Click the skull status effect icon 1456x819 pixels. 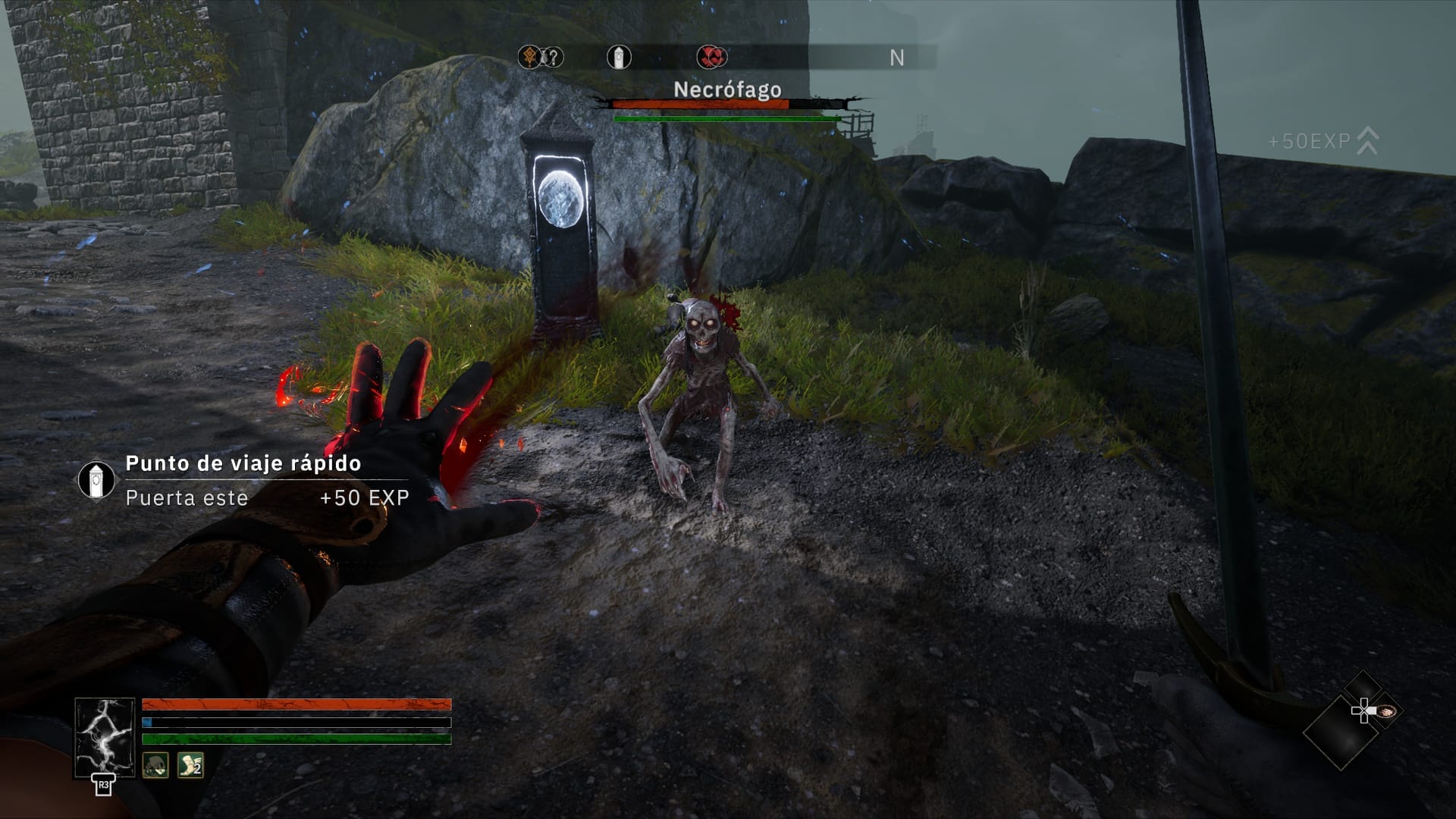click(x=155, y=765)
